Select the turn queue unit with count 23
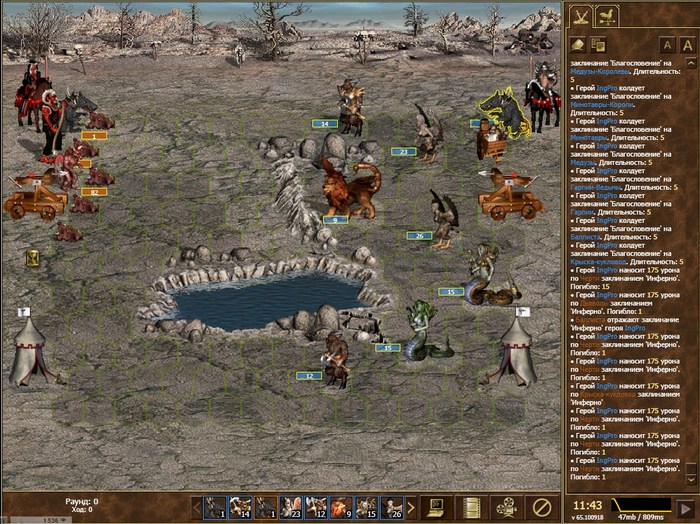This screenshot has height=524, width=700. 291,507
